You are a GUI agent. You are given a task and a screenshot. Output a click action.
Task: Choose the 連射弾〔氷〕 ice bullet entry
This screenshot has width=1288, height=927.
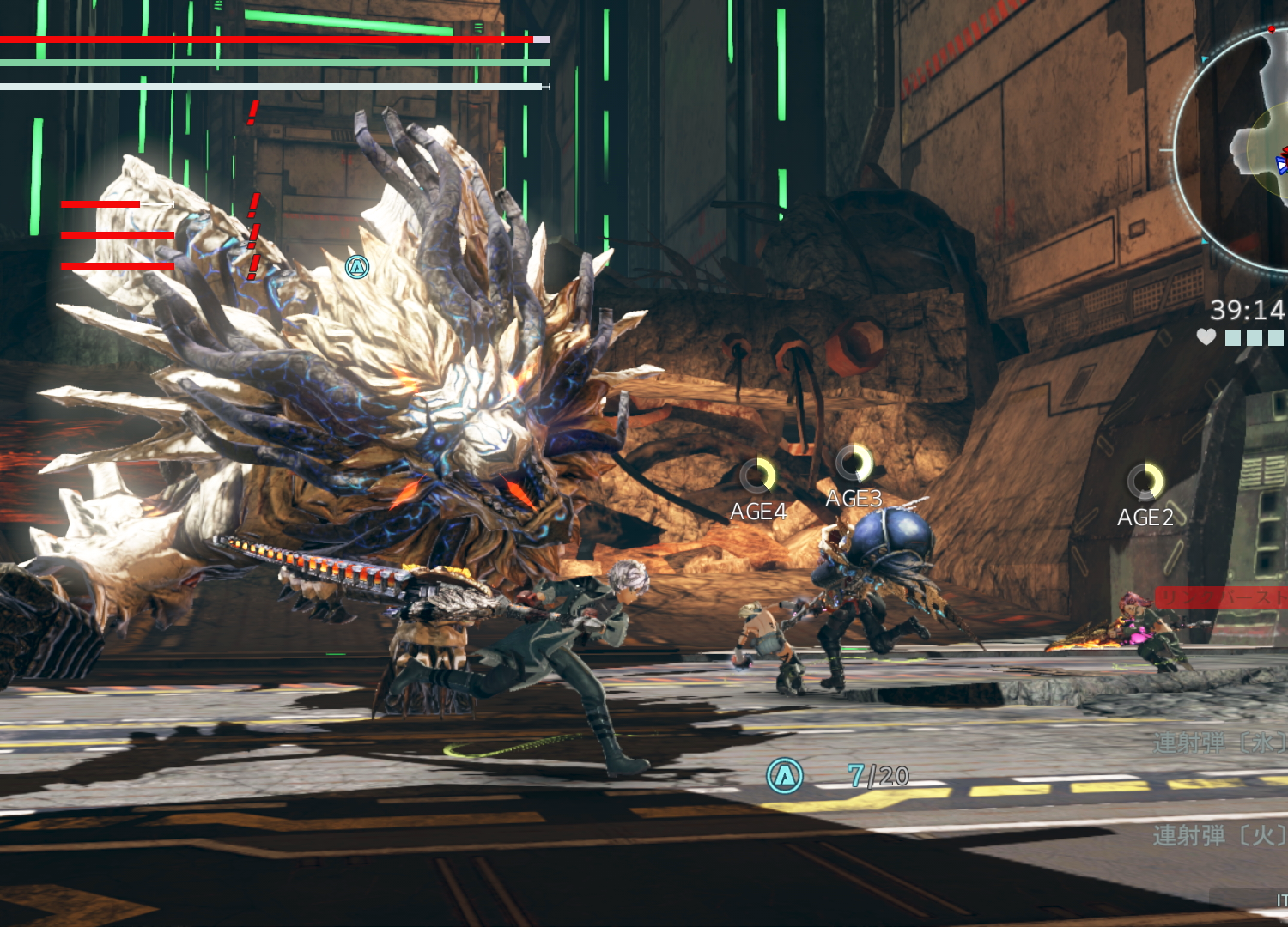pyautogui.click(x=1219, y=742)
